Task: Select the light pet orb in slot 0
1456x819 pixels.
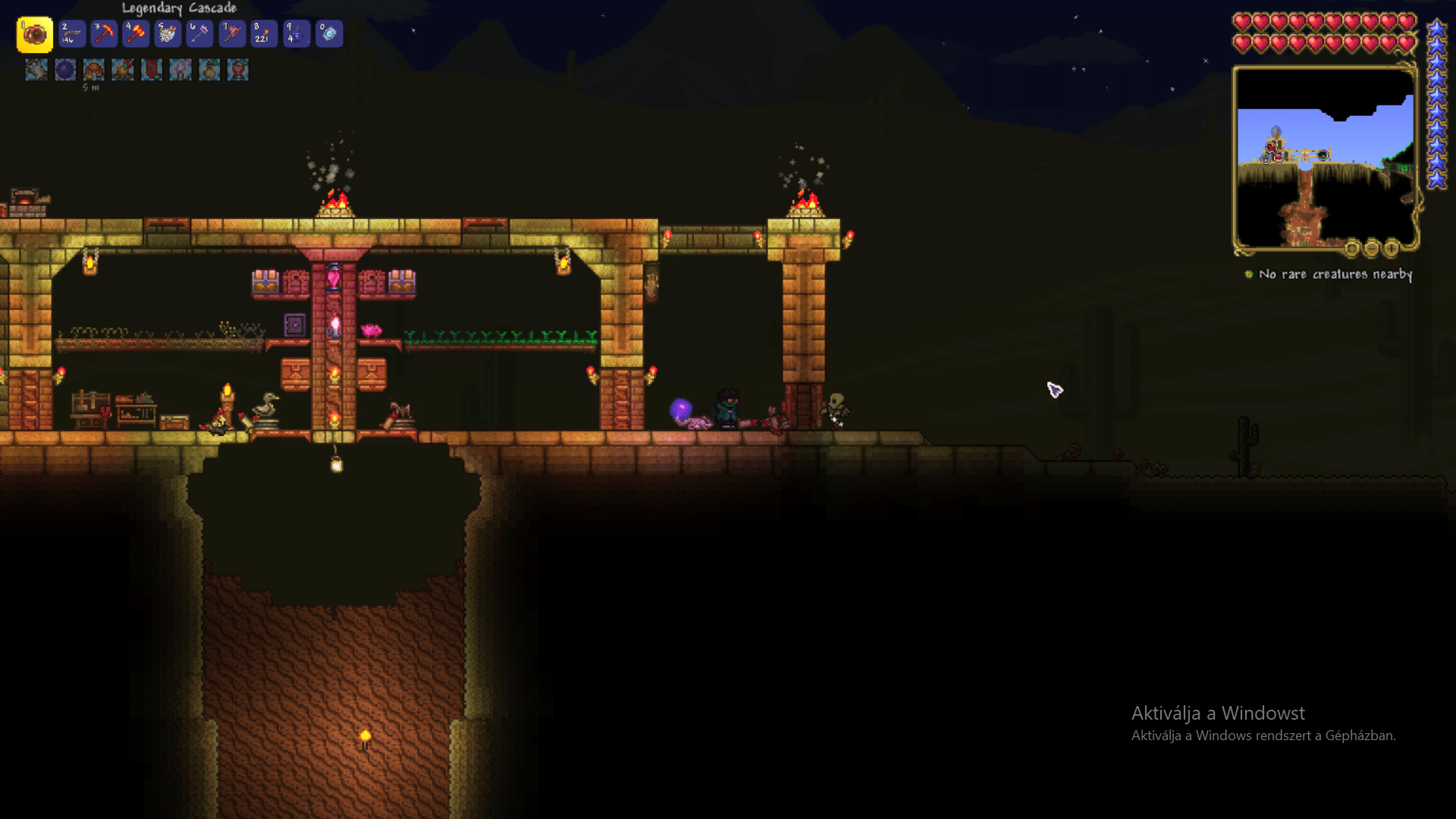Action: click(x=328, y=33)
